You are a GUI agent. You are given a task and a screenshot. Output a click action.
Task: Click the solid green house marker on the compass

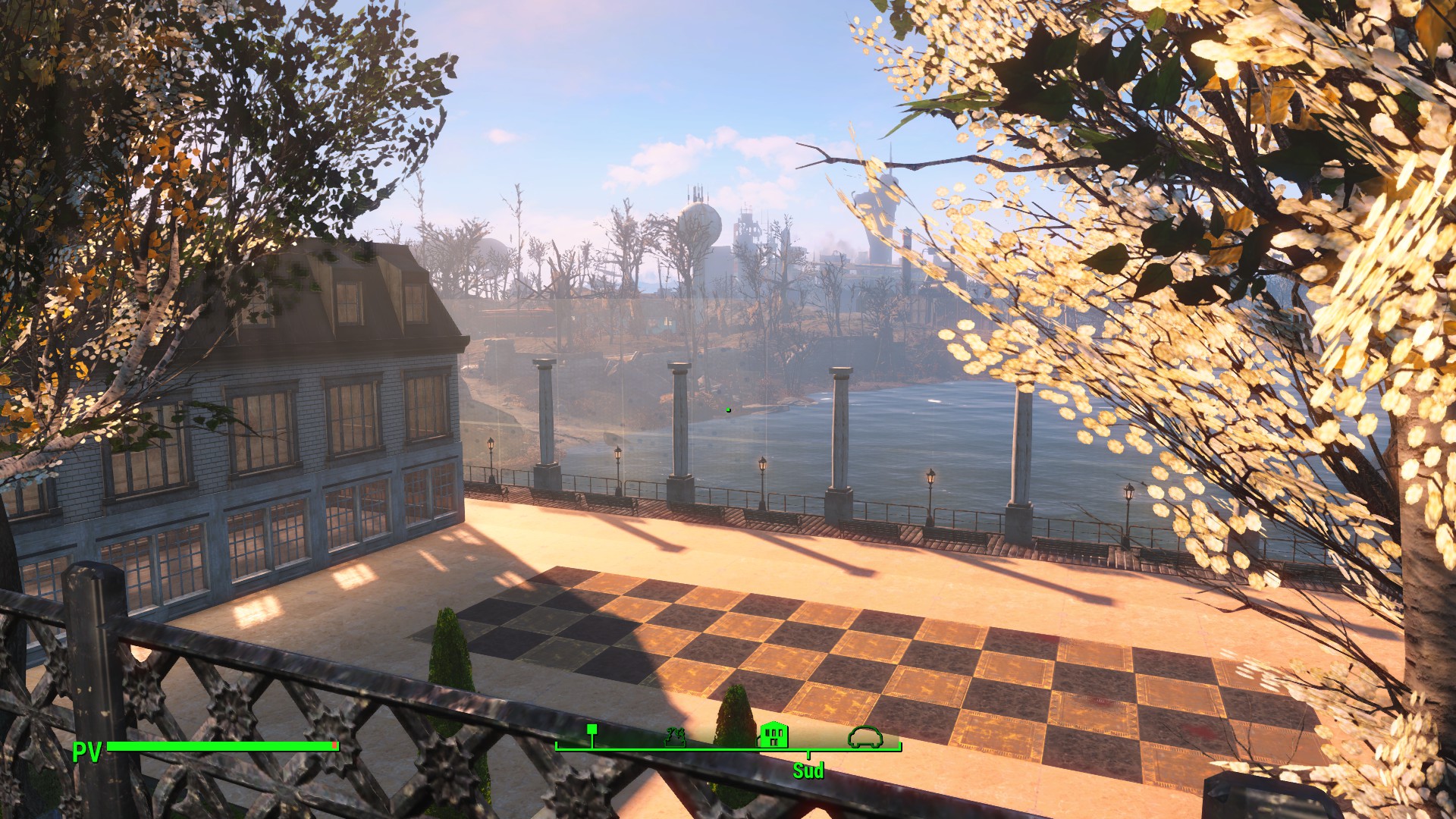pyautogui.click(x=773, y=734)
